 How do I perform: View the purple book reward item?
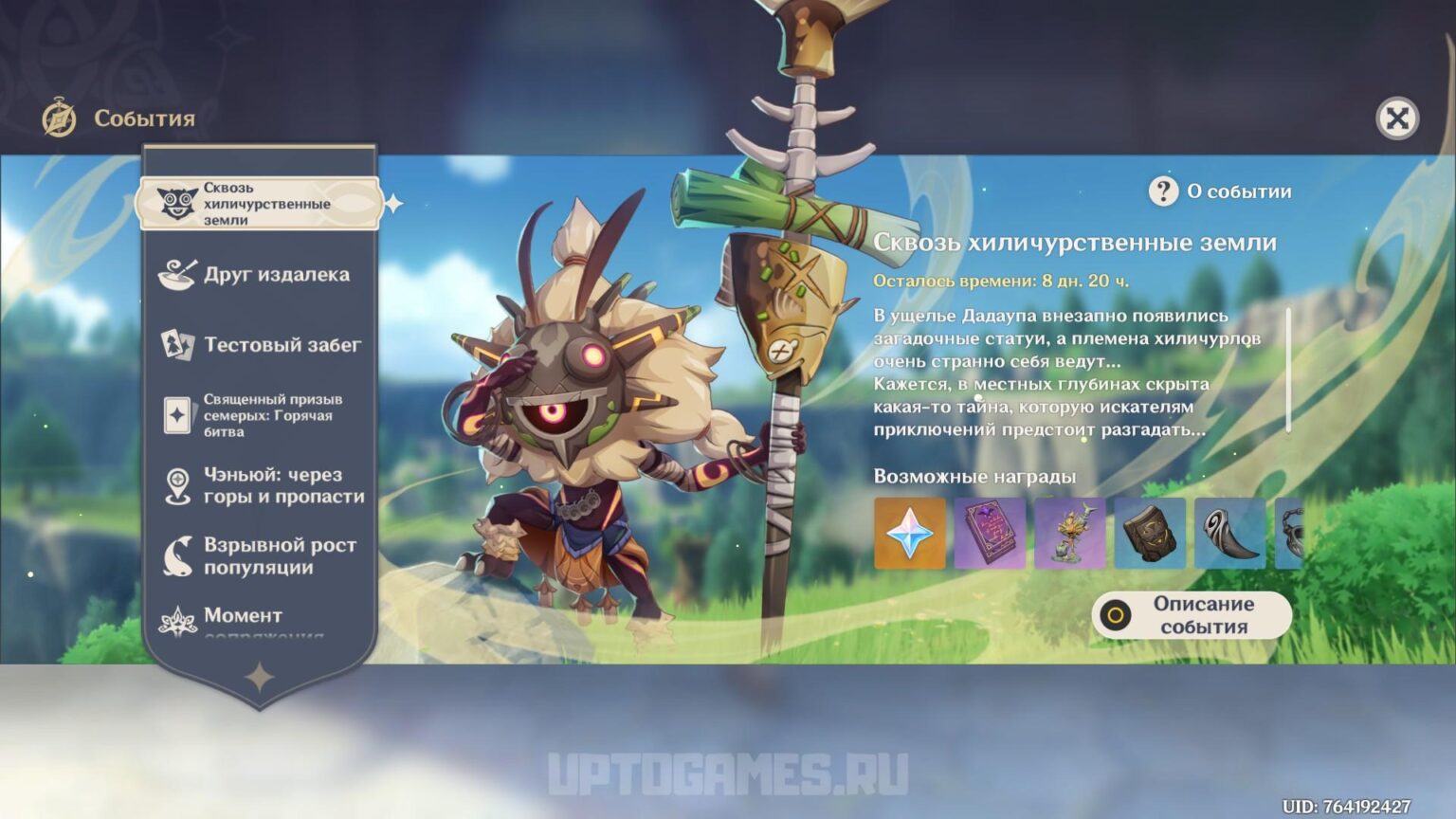tap(989, 534)
